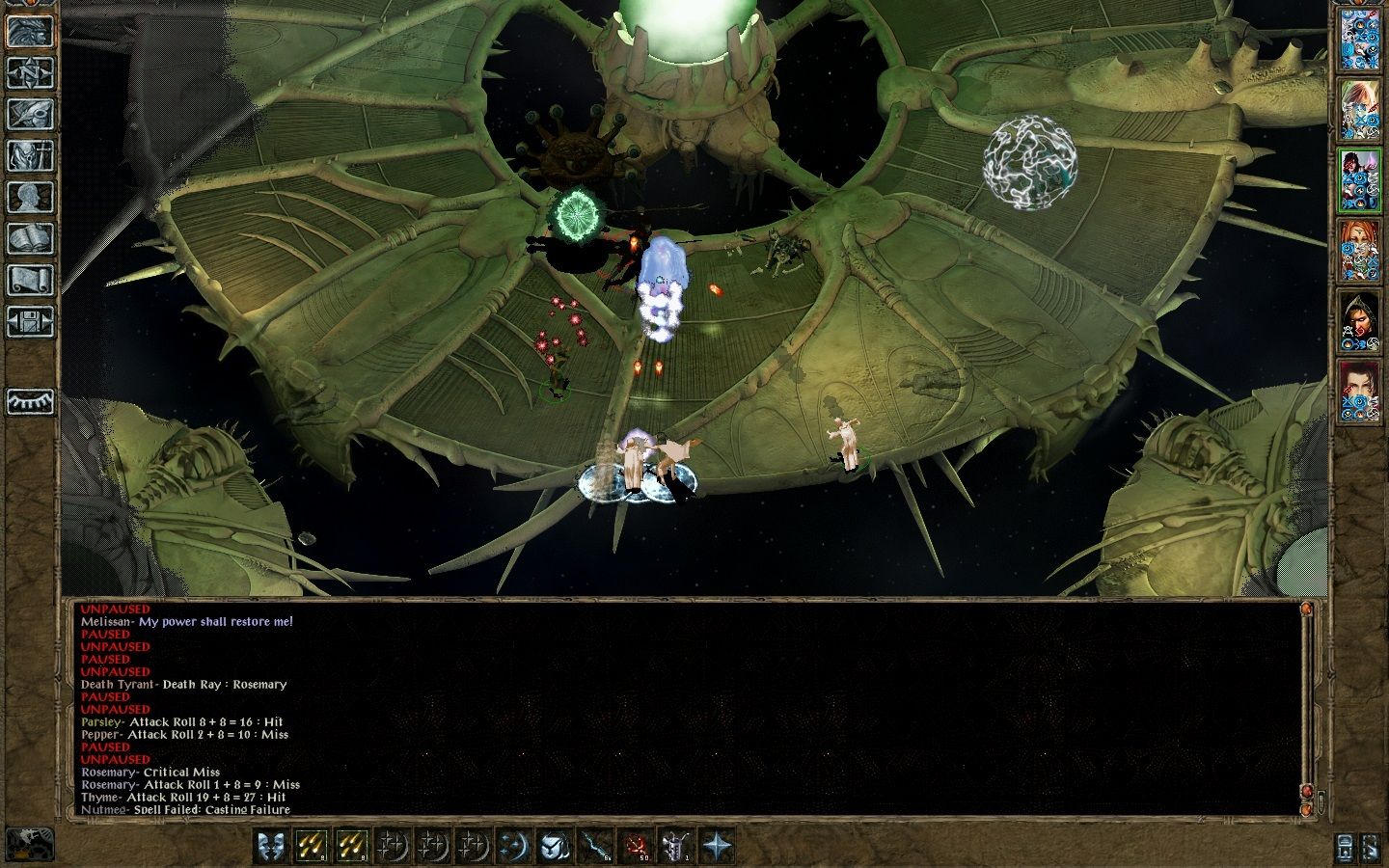Screen dimensions: 1389x868
Task: Click the helmet-and-shield button in action bar
Action: click(x=554, y=846)
